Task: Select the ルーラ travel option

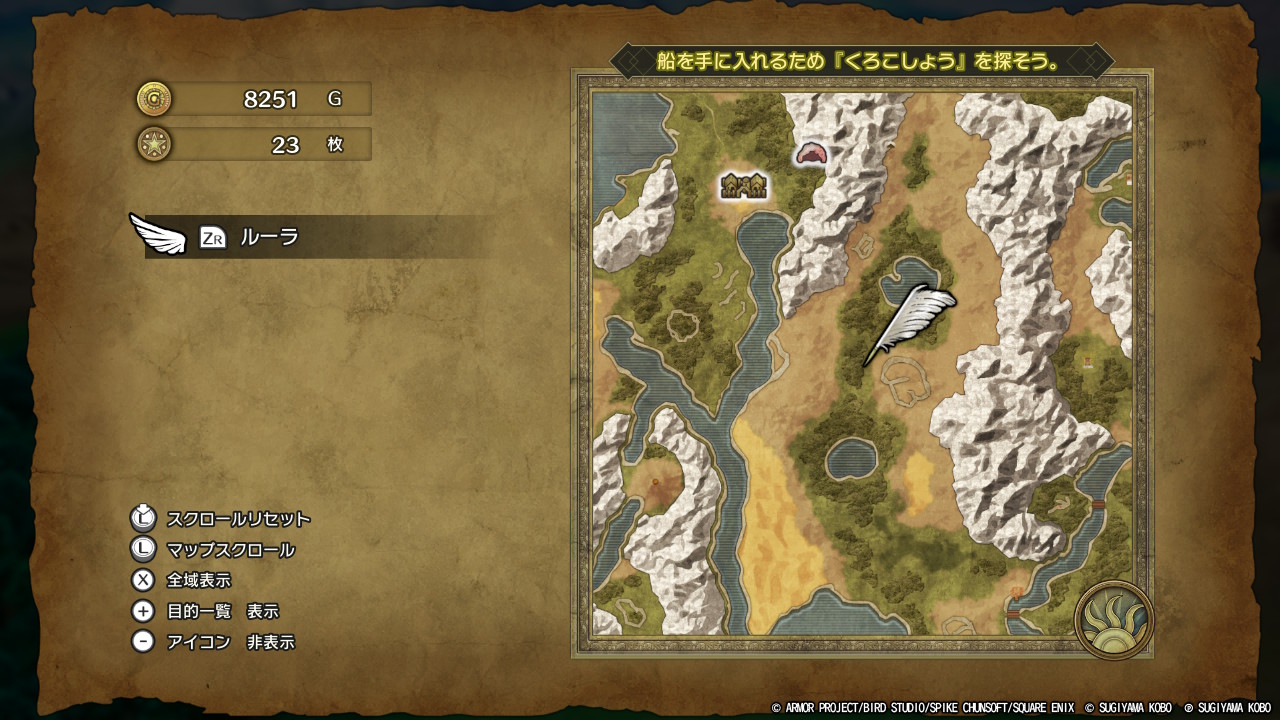Action: [x=268, y=238]
